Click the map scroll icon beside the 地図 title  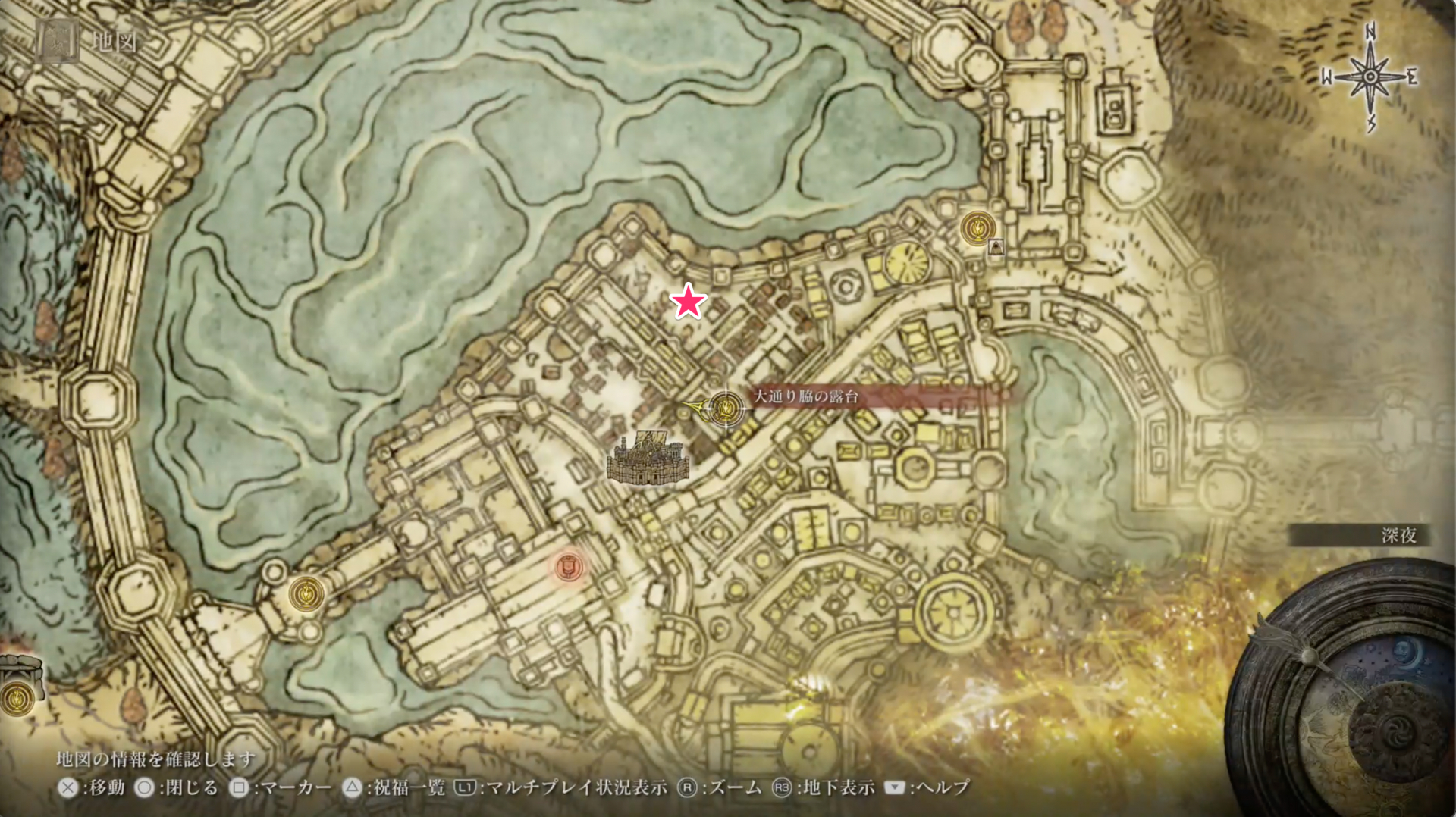point(57,39)
